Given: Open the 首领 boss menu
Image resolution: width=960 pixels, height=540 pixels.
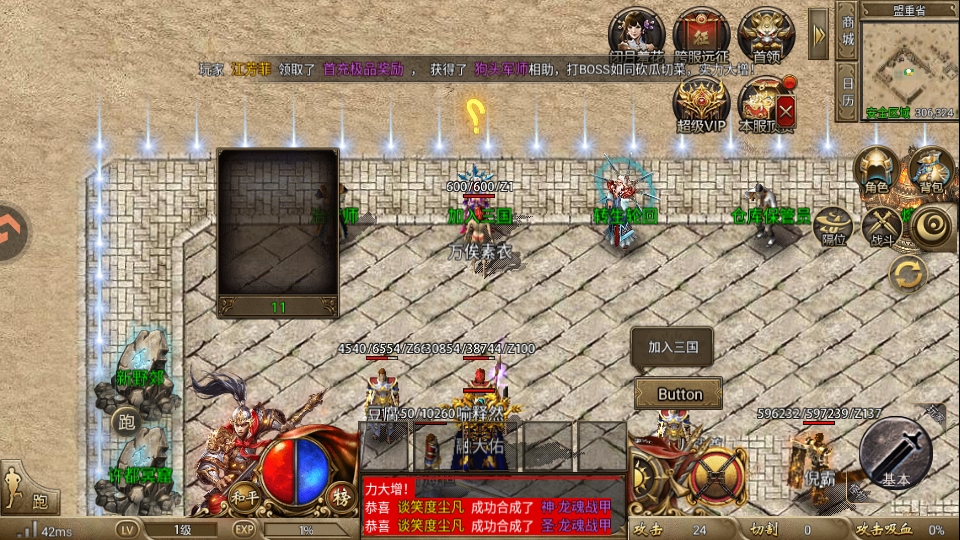Looking at the screenshot, I should [766, 36].
